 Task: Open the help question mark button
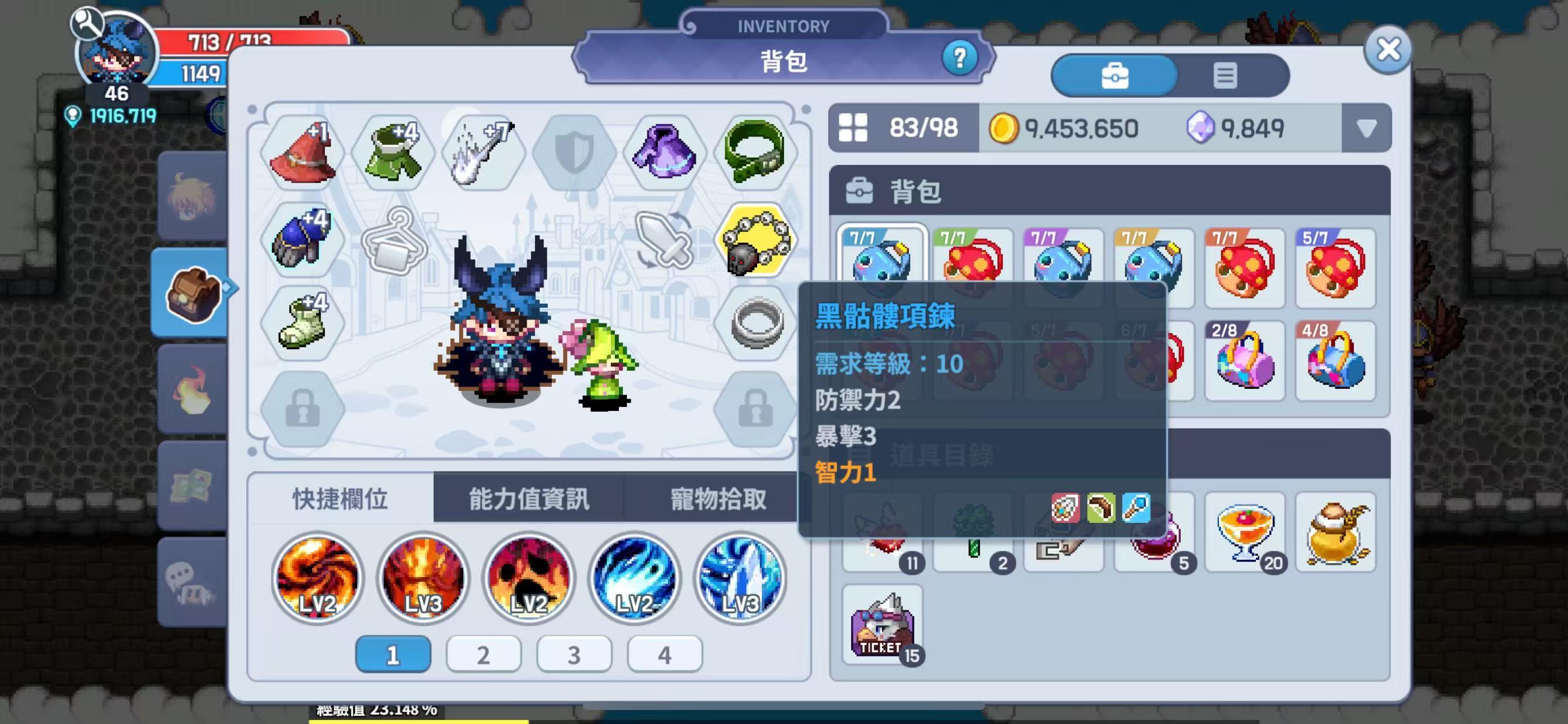[x=960, y=58]
